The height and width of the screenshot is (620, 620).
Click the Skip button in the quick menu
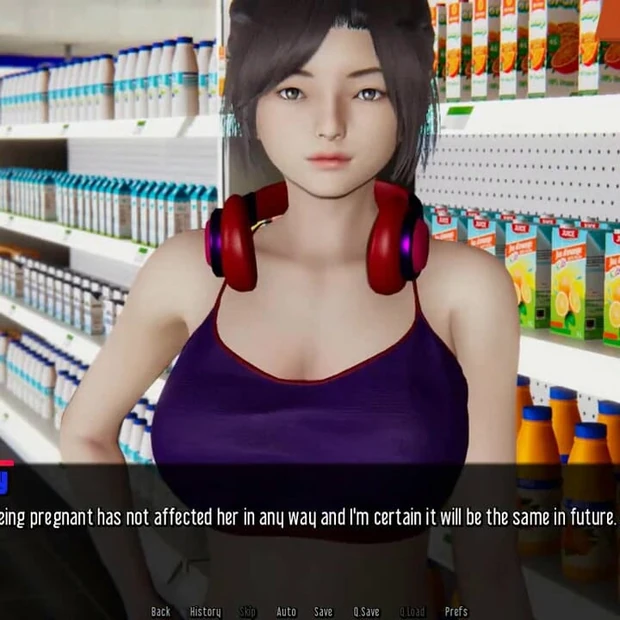click(248, 611)
